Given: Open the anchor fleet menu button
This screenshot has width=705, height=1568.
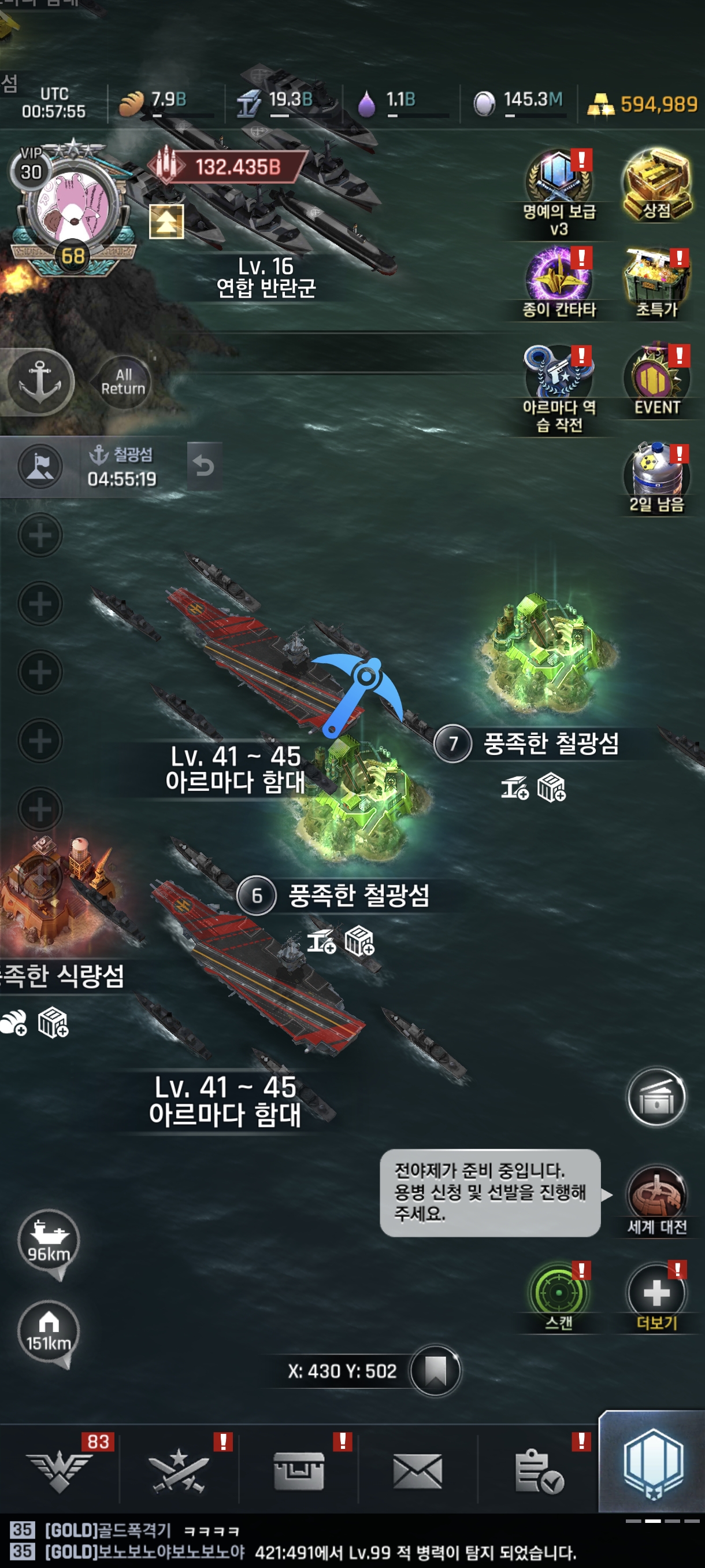Looking at the screenshot, I should pyautogui.click(x=40, y=382).
